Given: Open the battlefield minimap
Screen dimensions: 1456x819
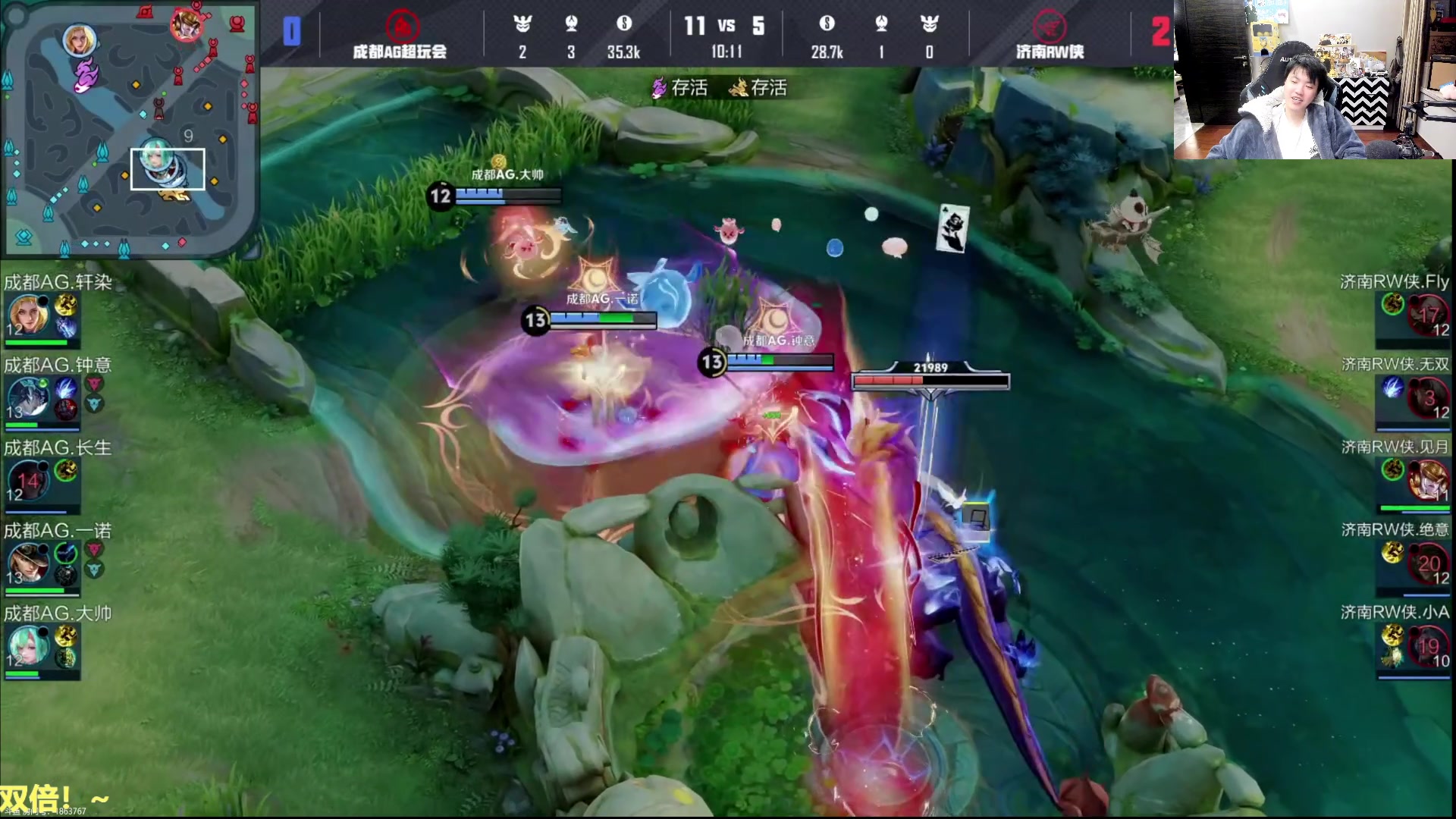Looking at the screenshot, I should (130, 129).
